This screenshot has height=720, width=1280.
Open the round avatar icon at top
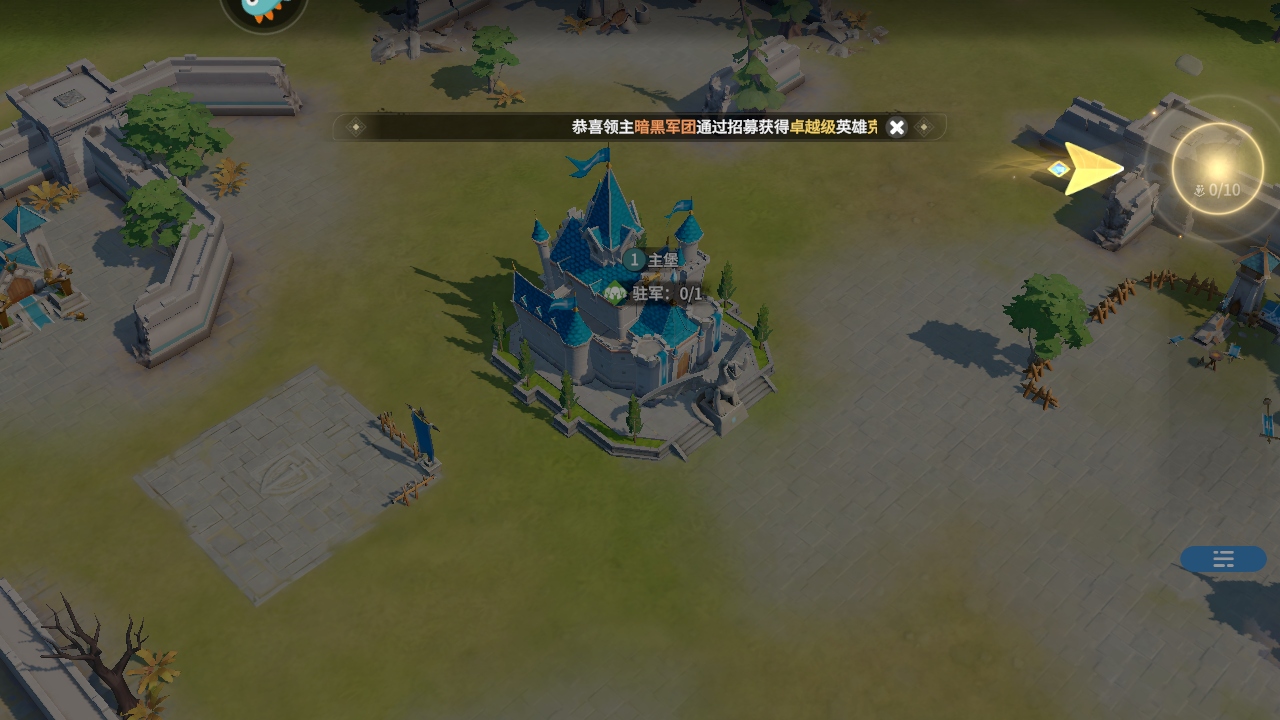pos(264,10)
